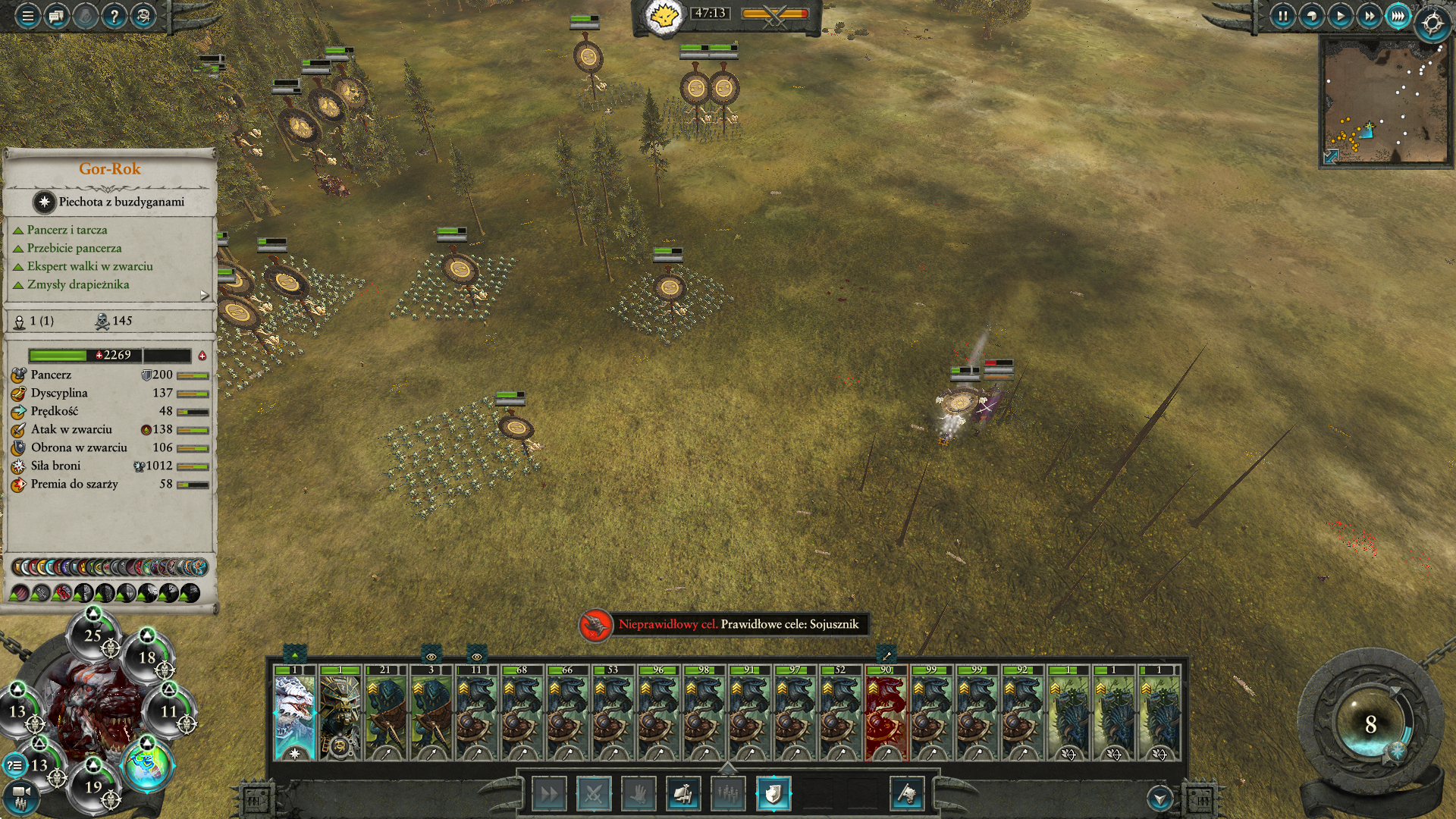Open the help advisor question mark

click(x=114, y=16)
